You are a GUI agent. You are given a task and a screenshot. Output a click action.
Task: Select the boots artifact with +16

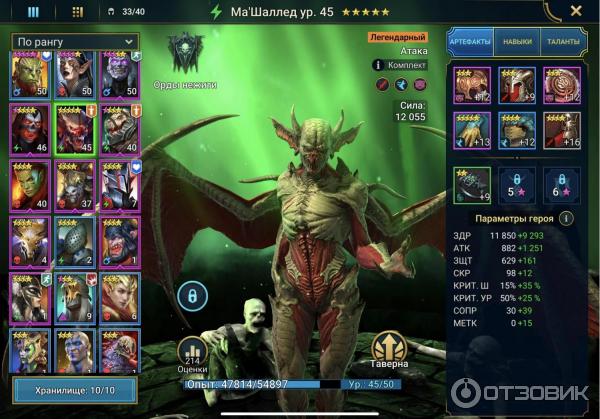[x=561, y=130]
